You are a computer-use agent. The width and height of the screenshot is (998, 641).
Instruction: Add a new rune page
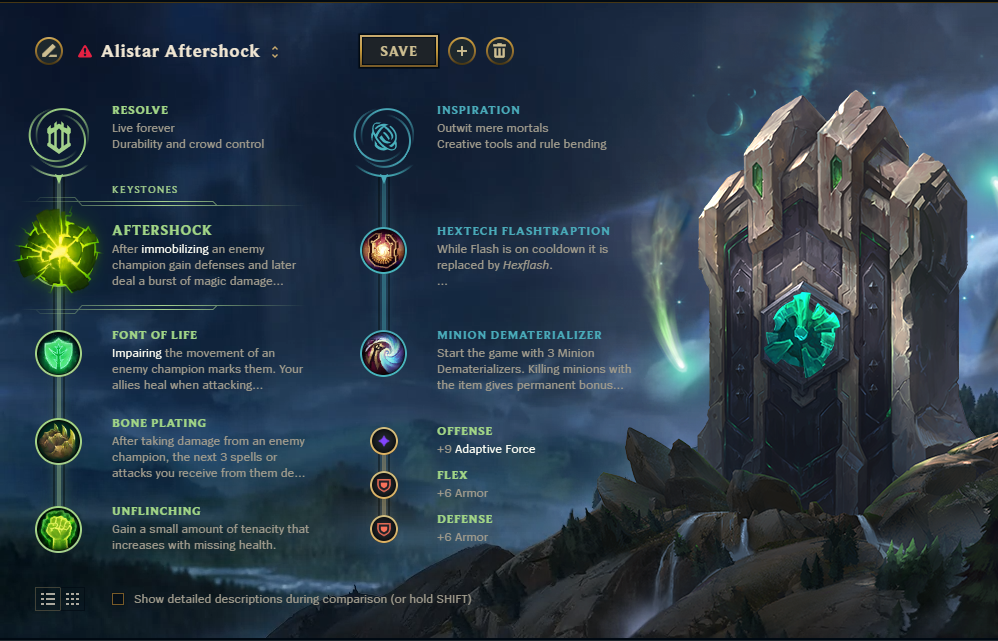click(x=461, y=51)
